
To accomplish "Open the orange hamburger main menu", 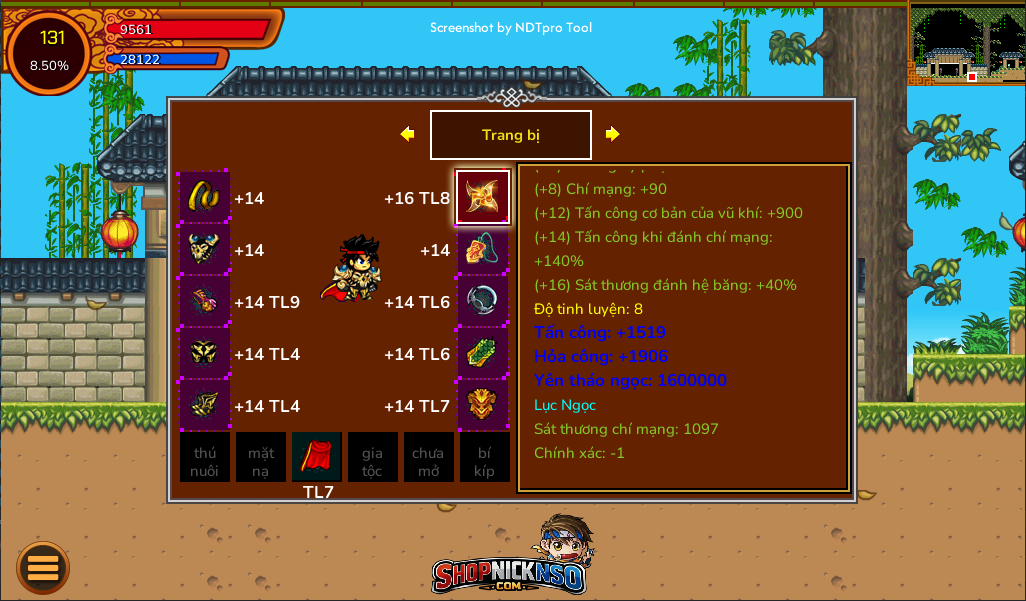I will (43, 568).
